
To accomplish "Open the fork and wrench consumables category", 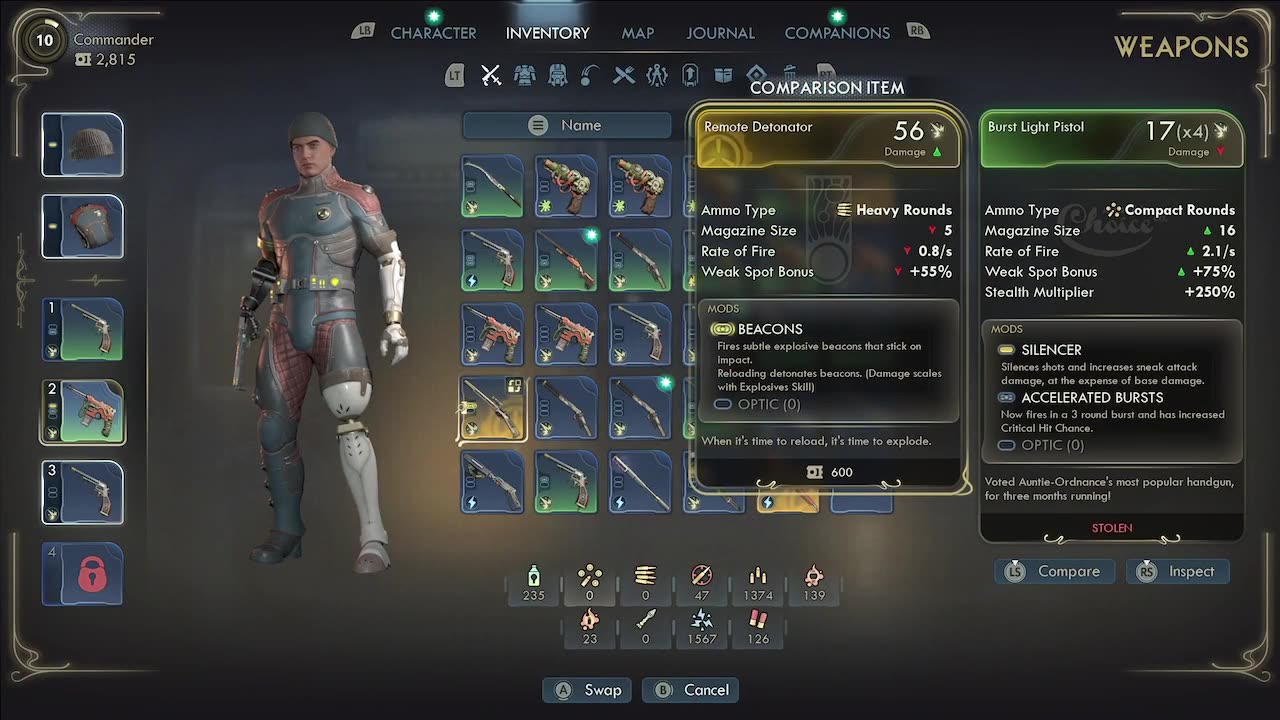I will pyautogui.click(x=624, y=75).
